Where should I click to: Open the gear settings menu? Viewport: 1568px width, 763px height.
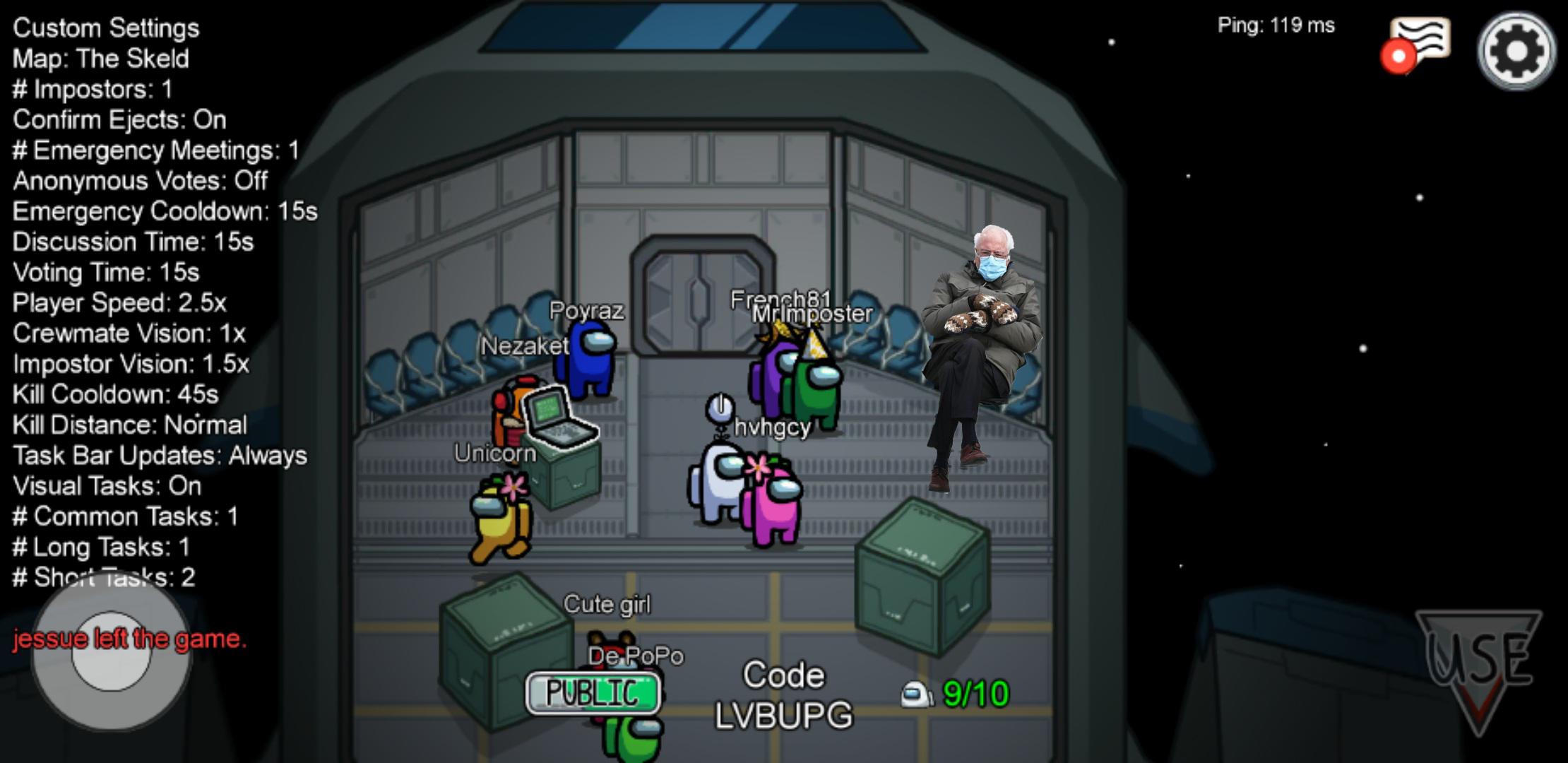(x=1516, y=51)
